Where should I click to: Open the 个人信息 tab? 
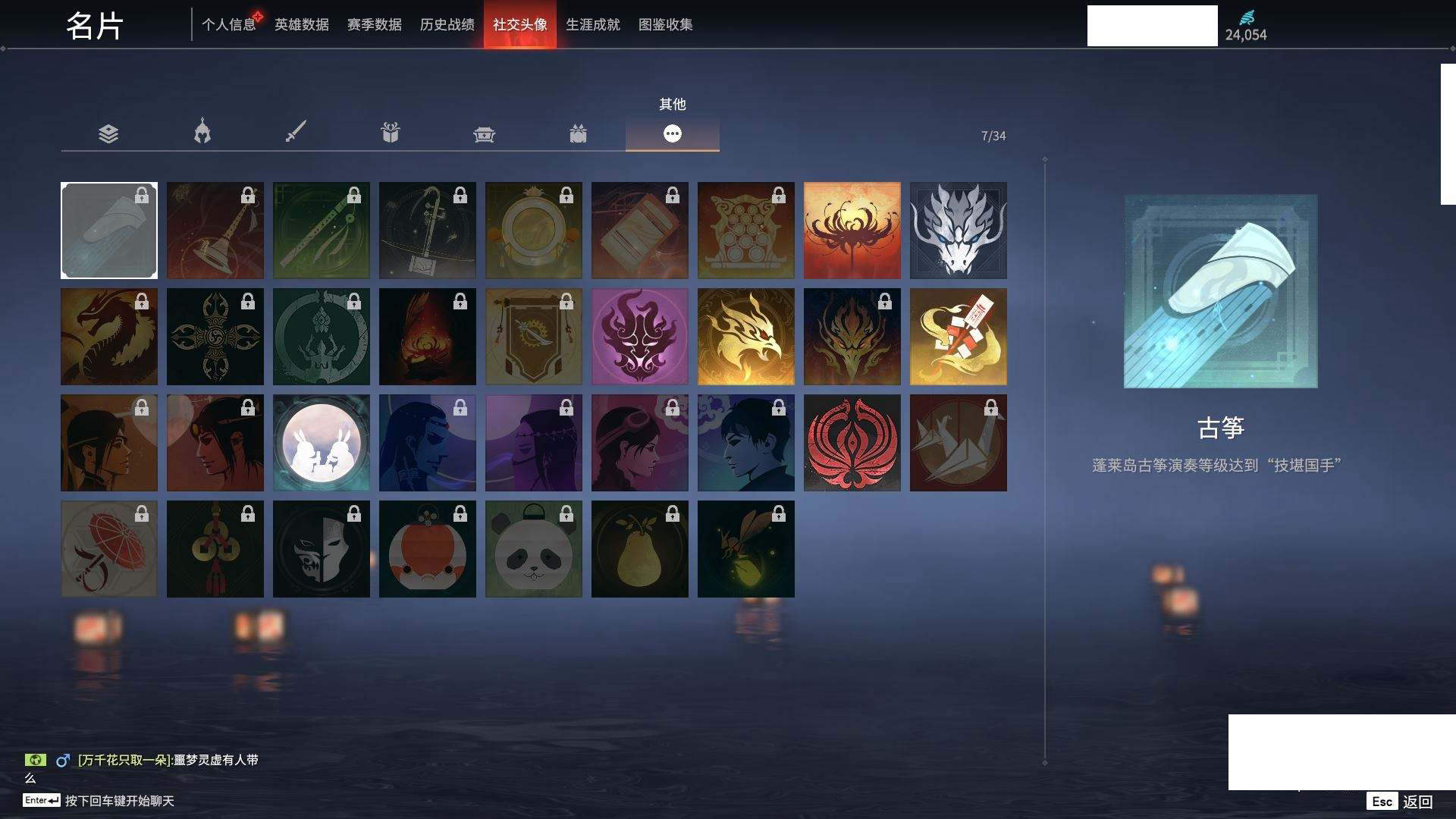[x=228, y=24]
